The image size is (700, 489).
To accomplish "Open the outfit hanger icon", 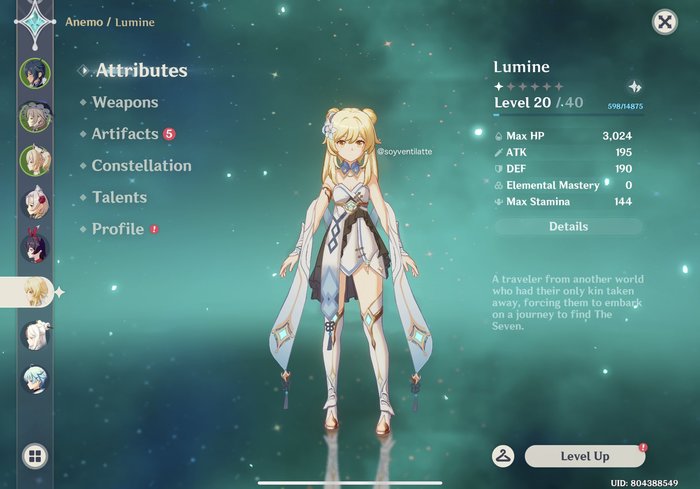I will pos(503,456).
